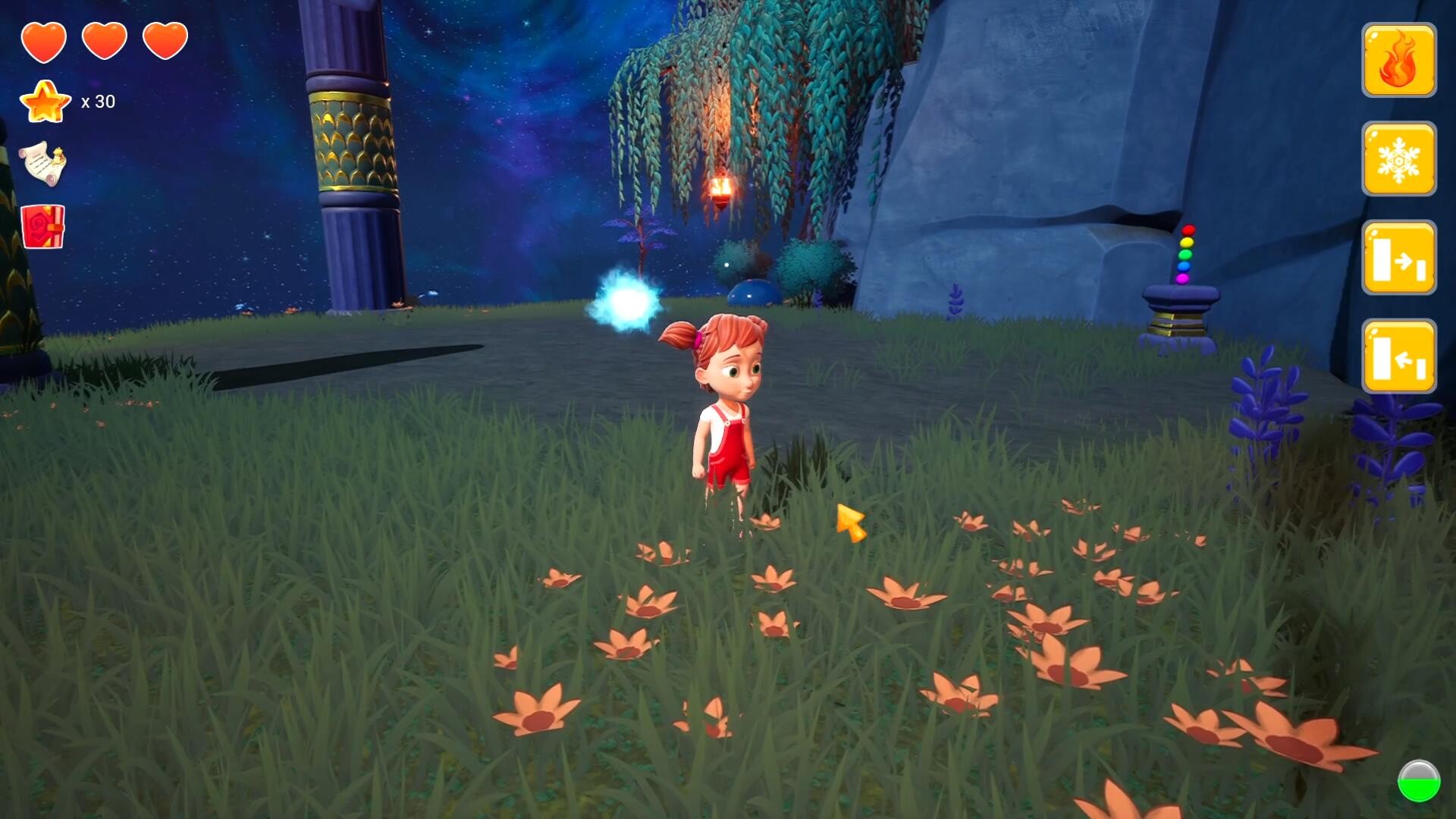Screen dimensions: 1456x819
Task: Open the red spellbook icon
Action: point(42,227)
